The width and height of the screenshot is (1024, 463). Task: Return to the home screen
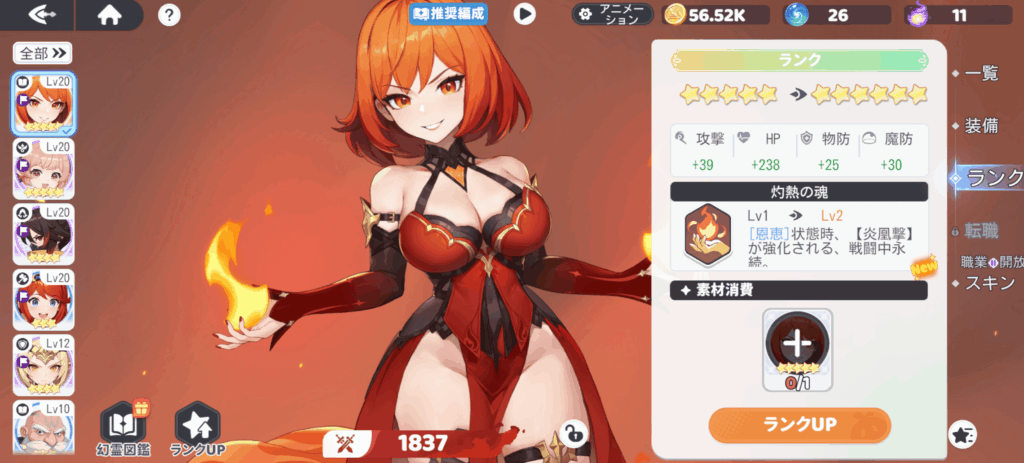[109, 15]
